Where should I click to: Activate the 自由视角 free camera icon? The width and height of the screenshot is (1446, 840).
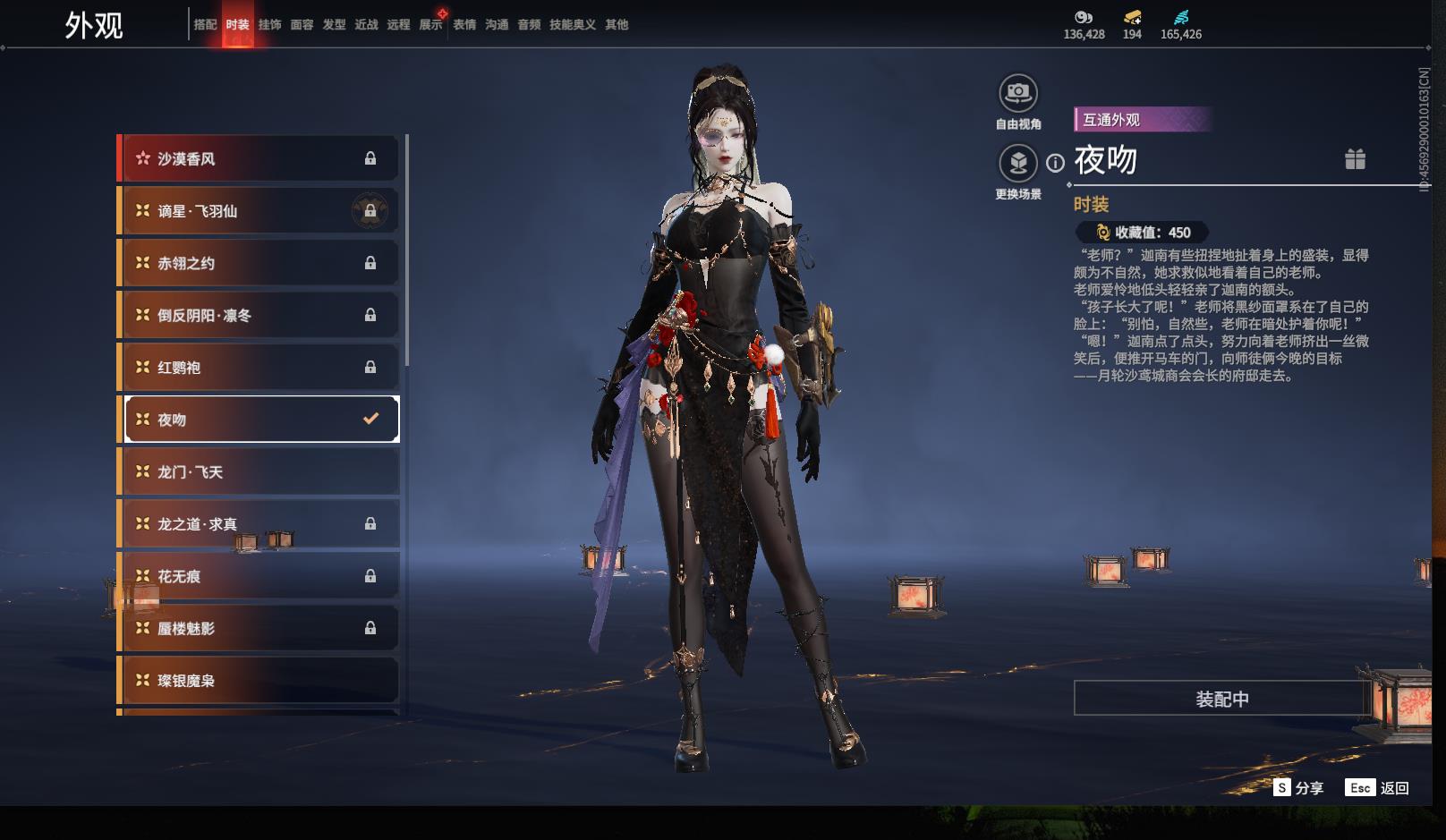click(x=1017, y=93)
